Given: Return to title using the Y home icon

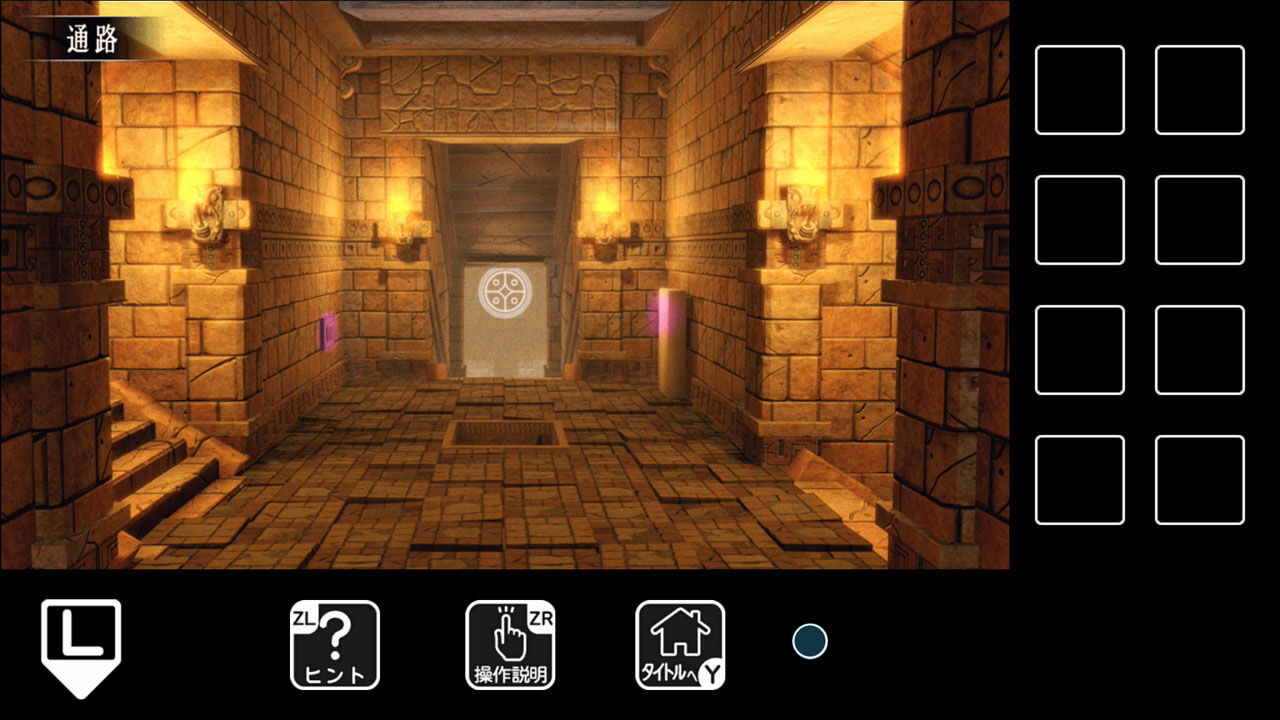Looking at the screenshot, I should [678, 644].
